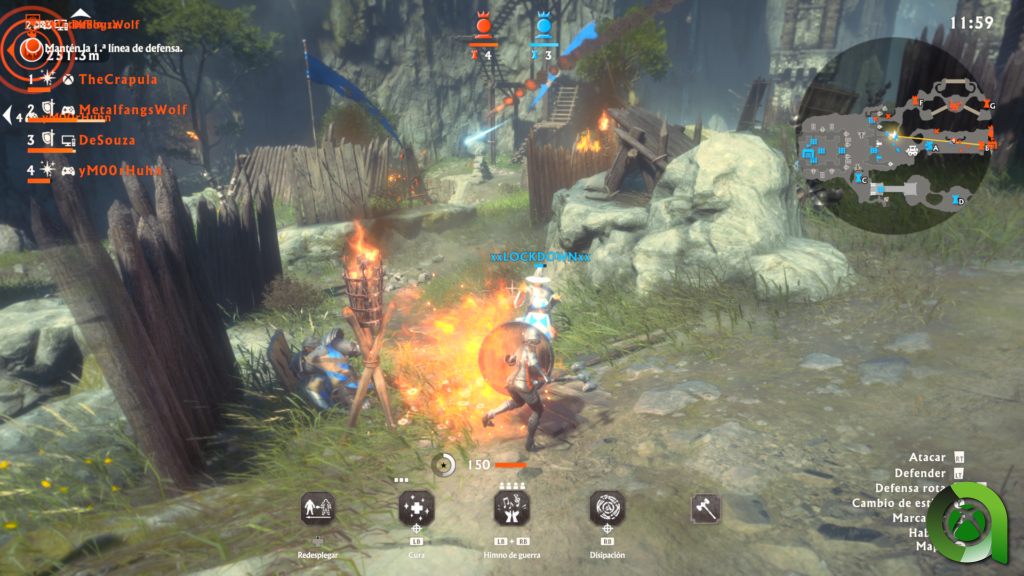Pick DeSouza in the squad list

click(106, 140)
